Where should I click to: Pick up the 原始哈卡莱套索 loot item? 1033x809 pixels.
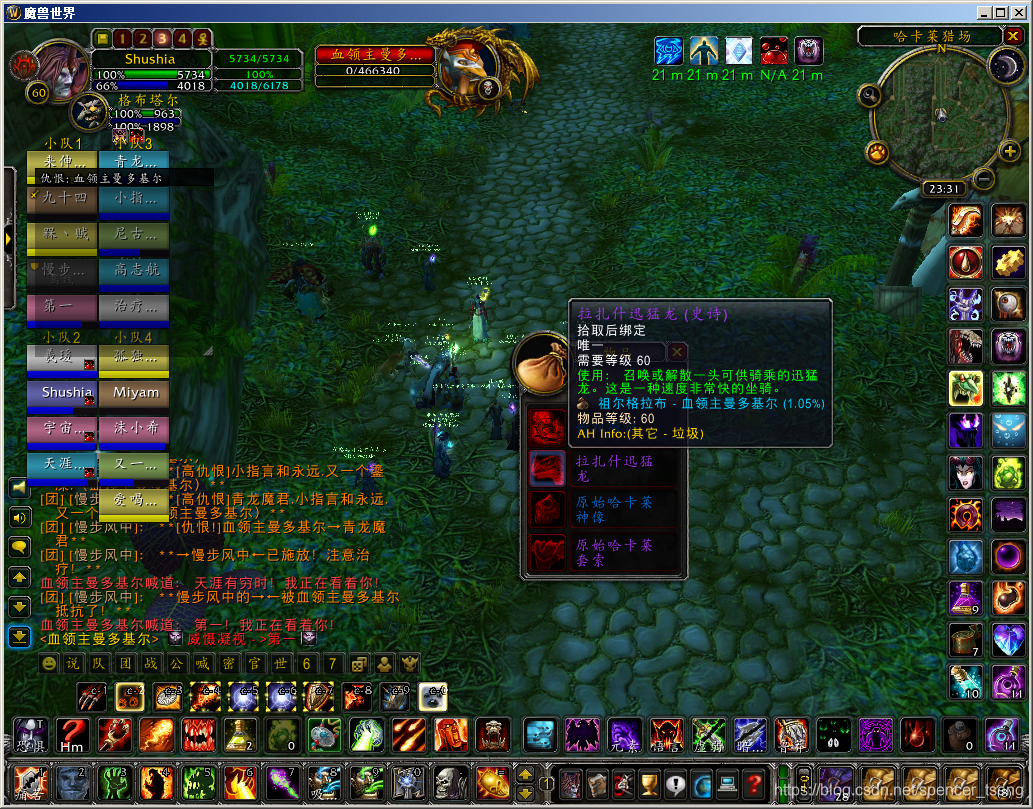click(546, 551)
